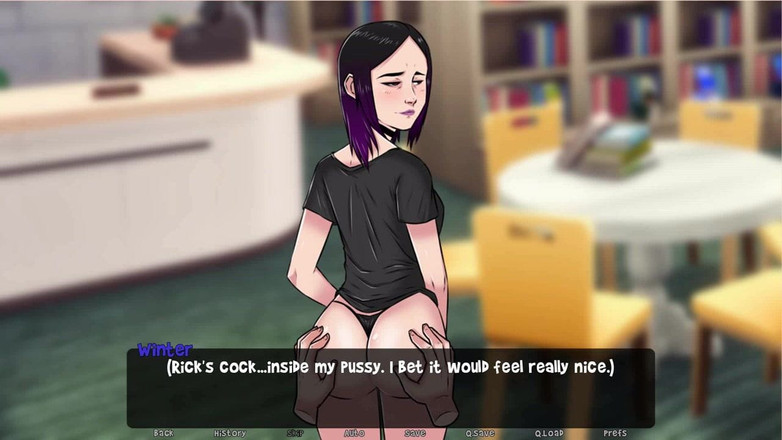
Task: Quick save with Q.Save
Action: (480, 433)
